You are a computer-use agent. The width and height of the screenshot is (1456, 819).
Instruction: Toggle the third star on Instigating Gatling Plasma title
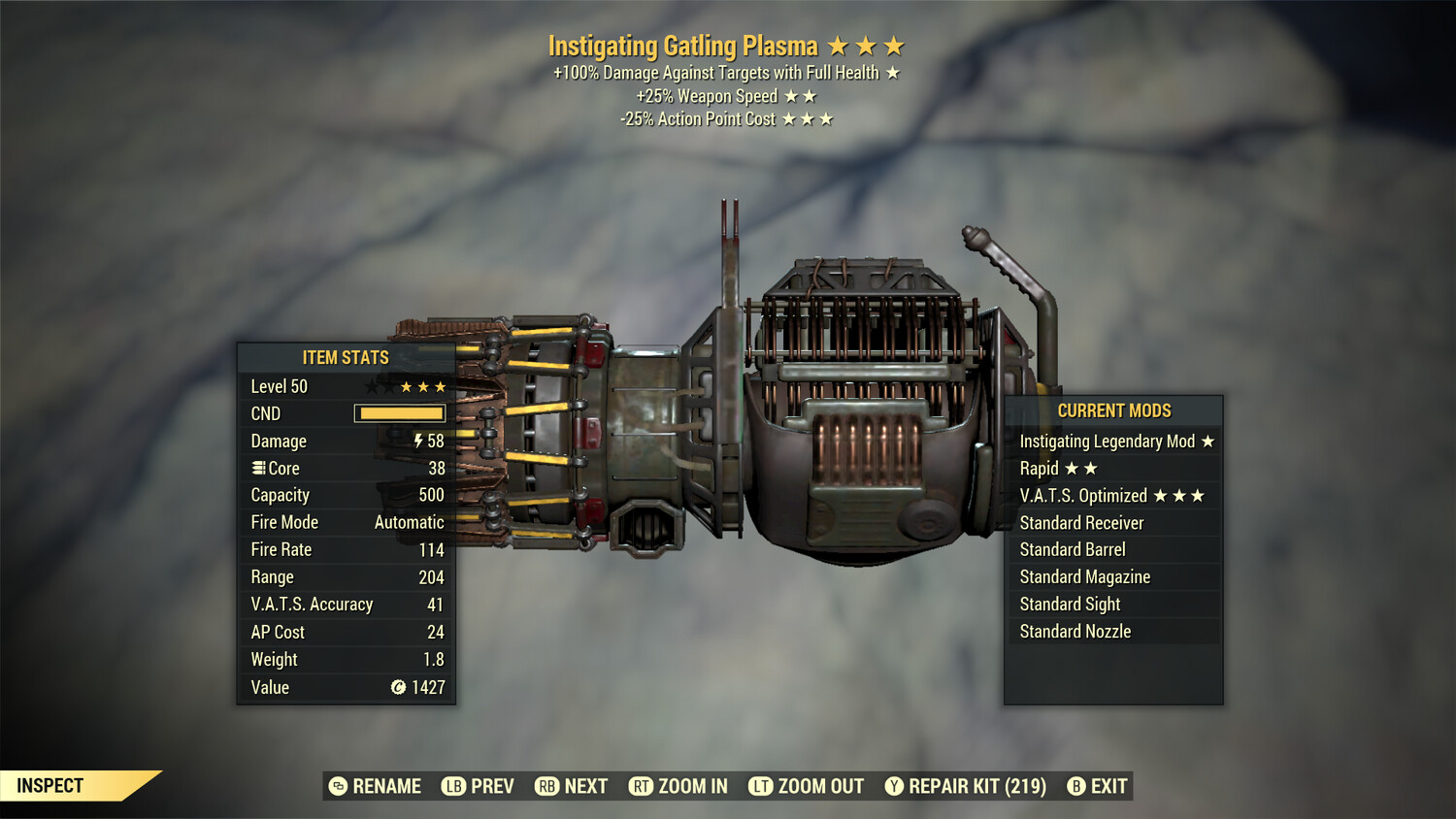tap(894, 45)
